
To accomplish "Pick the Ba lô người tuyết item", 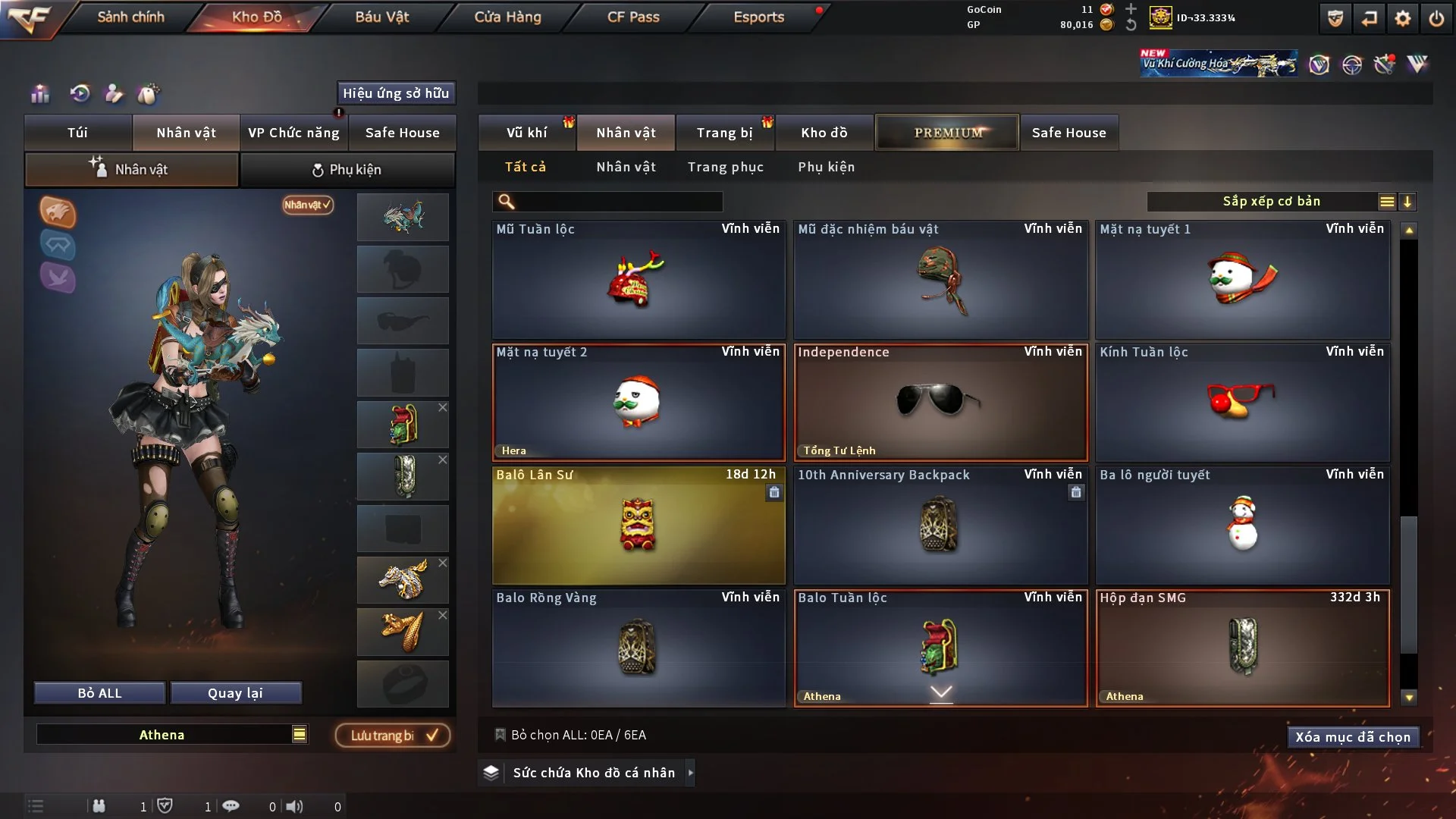I will coord(1242,526).
